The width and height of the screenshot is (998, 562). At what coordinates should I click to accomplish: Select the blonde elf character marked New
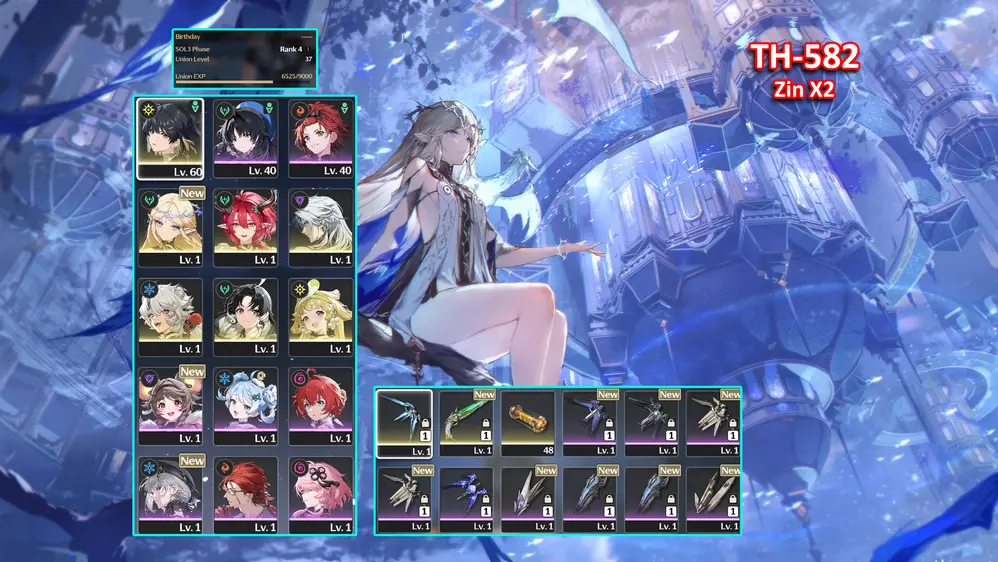click(x=170, y=228)
